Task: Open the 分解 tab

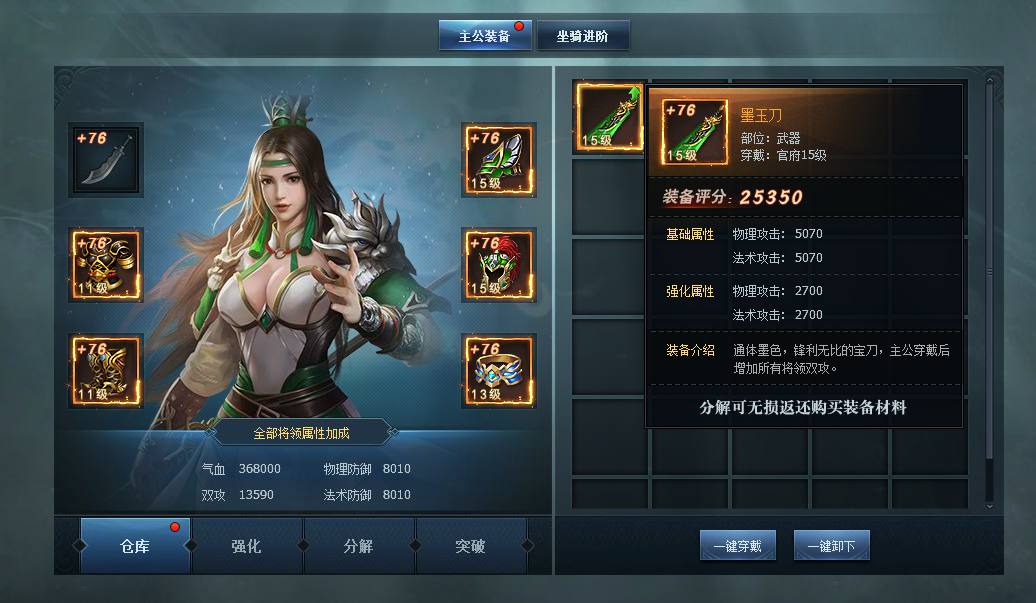Action: 358,546
